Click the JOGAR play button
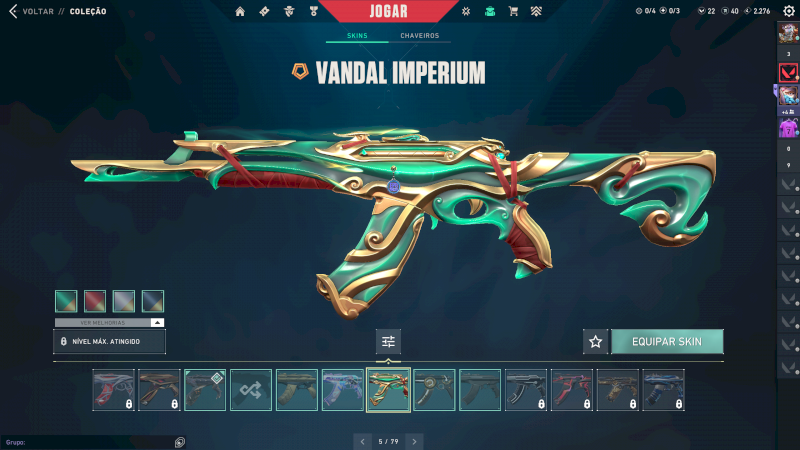Viewport: 800px width, 450px height. tap(395, 11)
